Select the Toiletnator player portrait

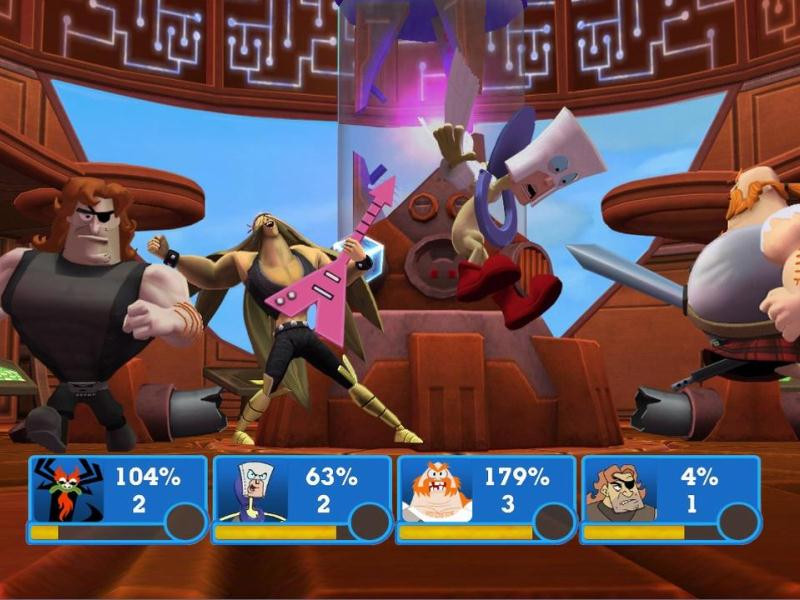[252, 490]
